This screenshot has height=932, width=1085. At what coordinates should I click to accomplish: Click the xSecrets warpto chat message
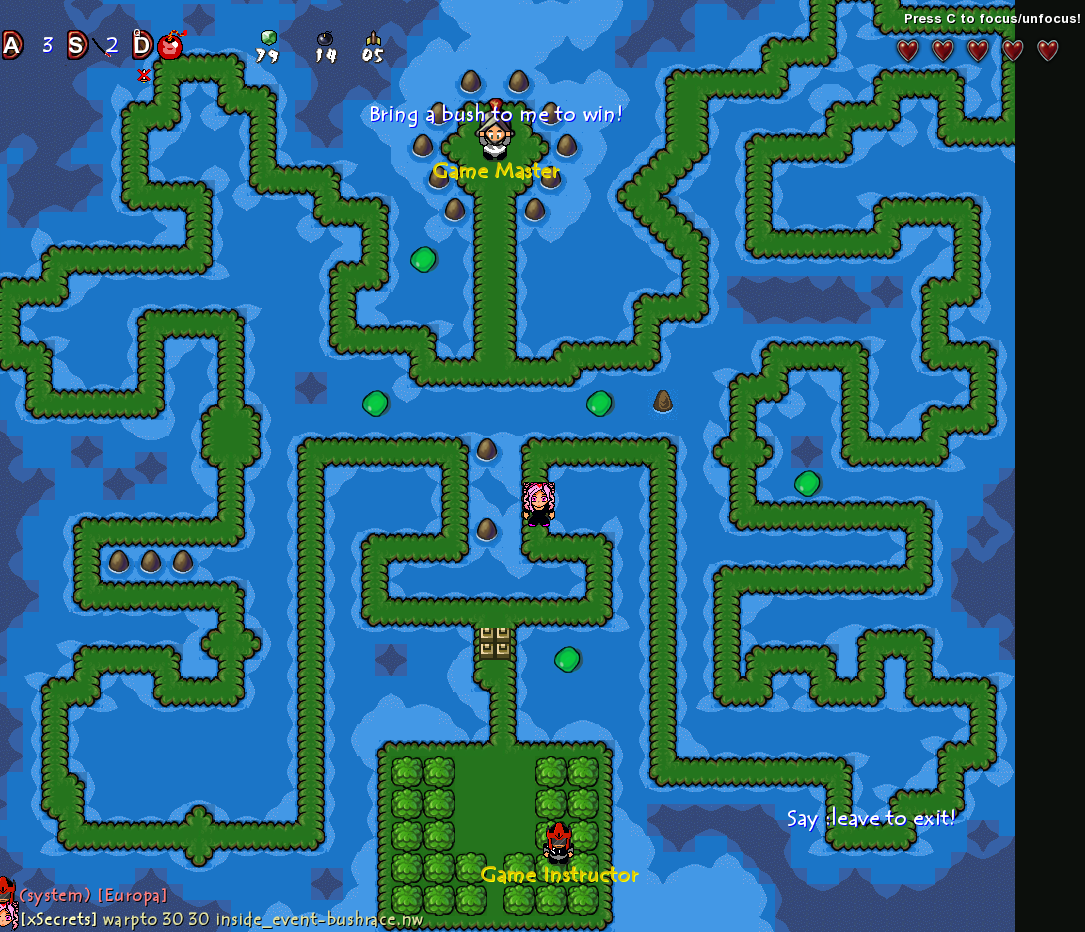(222, 918)
